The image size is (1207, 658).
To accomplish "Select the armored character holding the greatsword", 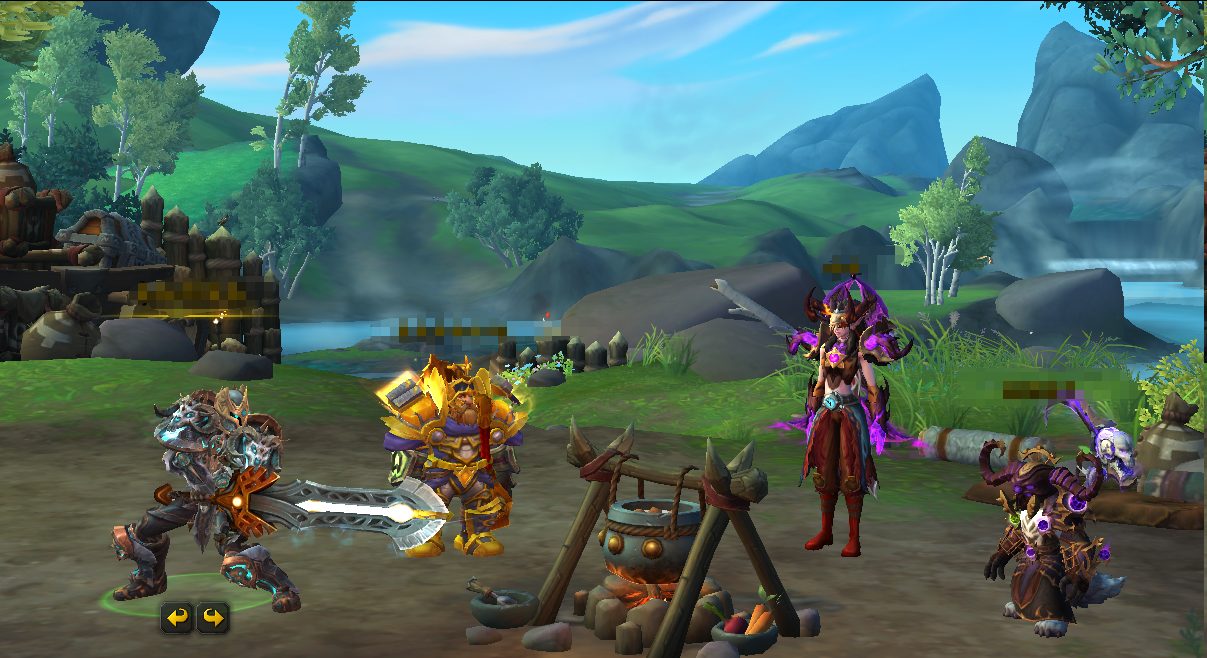I will [215, 490].
